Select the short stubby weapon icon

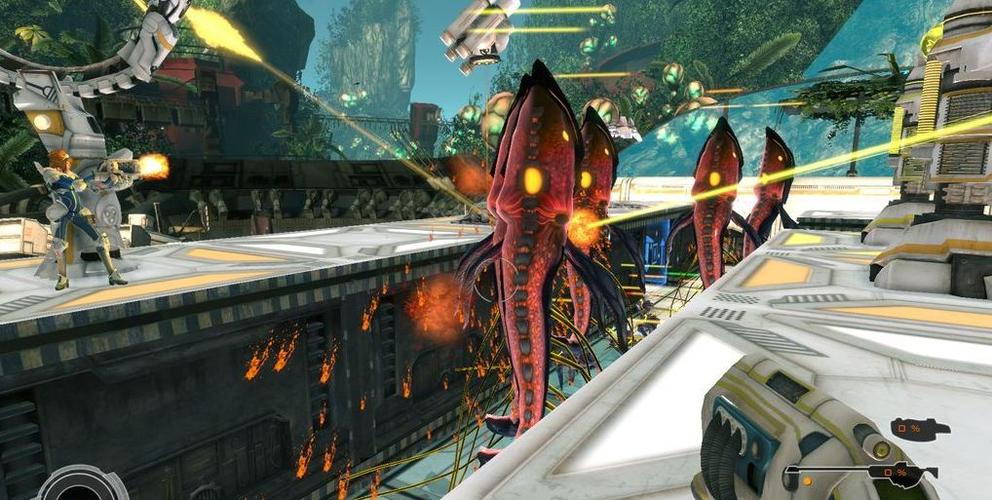coord(920,429)
